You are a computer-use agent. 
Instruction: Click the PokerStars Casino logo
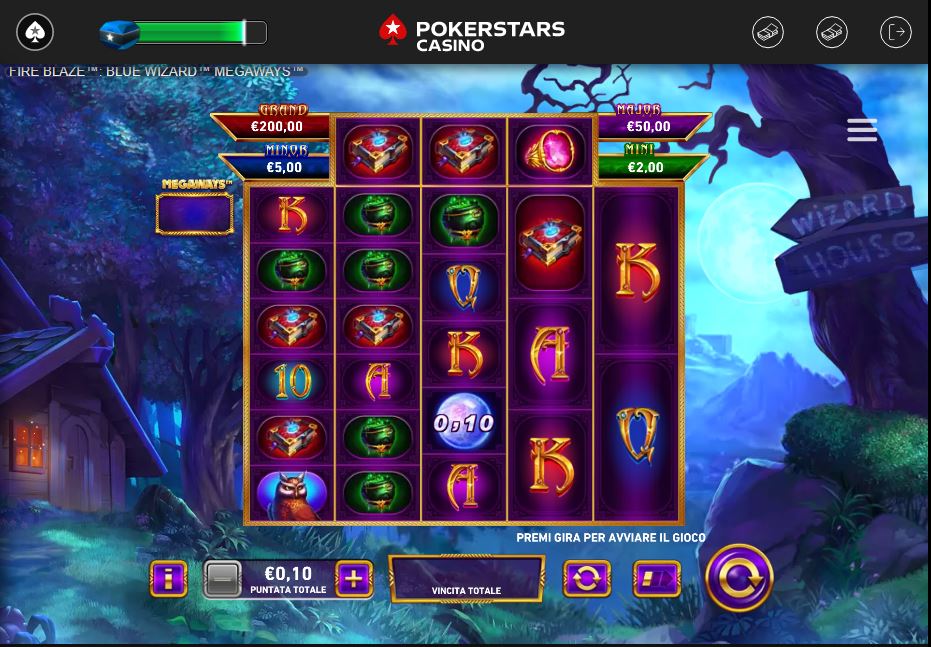click(472, 33)
